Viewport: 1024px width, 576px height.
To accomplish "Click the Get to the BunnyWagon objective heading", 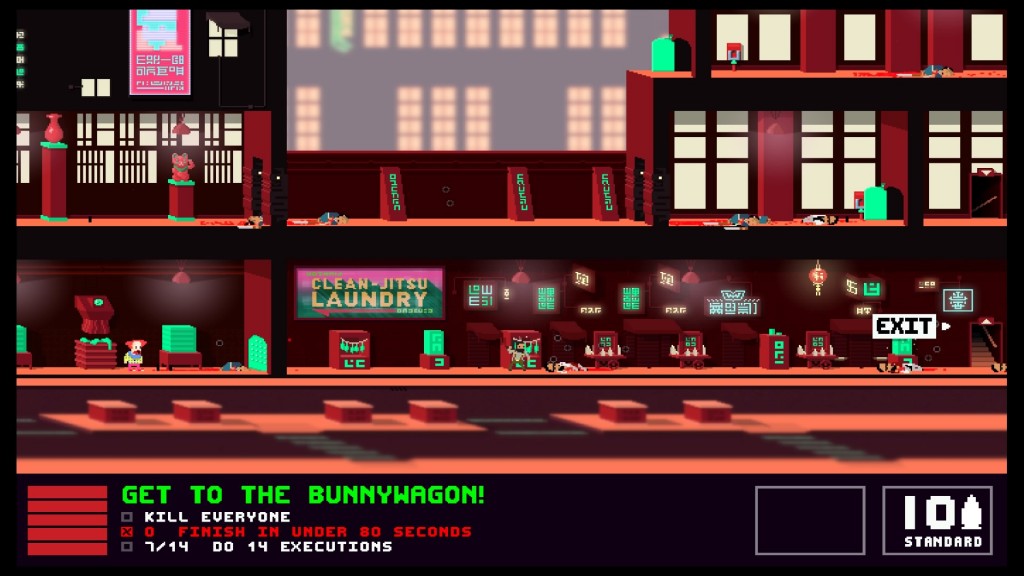I will [303, 495].
